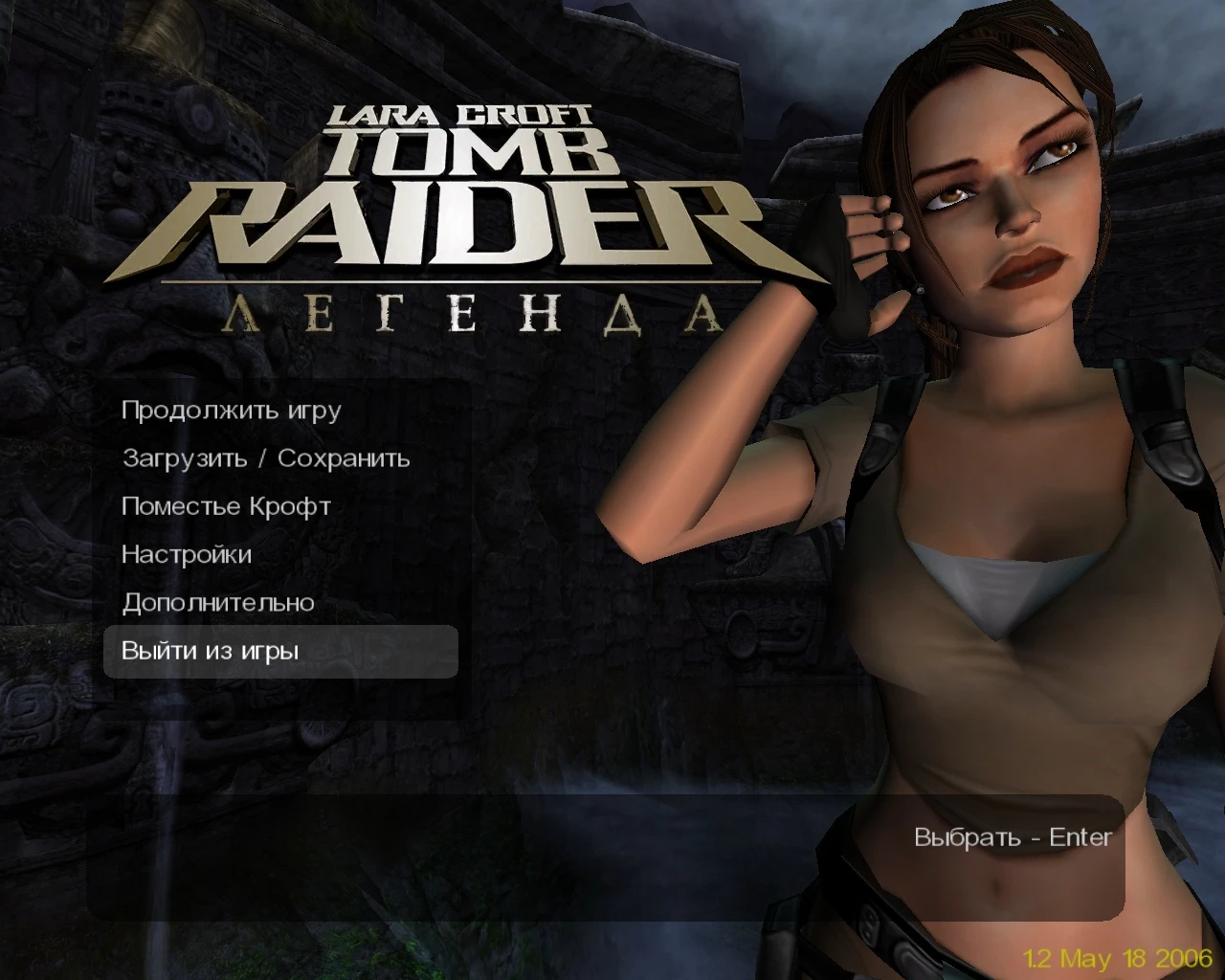Open the 'Загрузить / Сохранить' menu entry

tap(266, 458)
